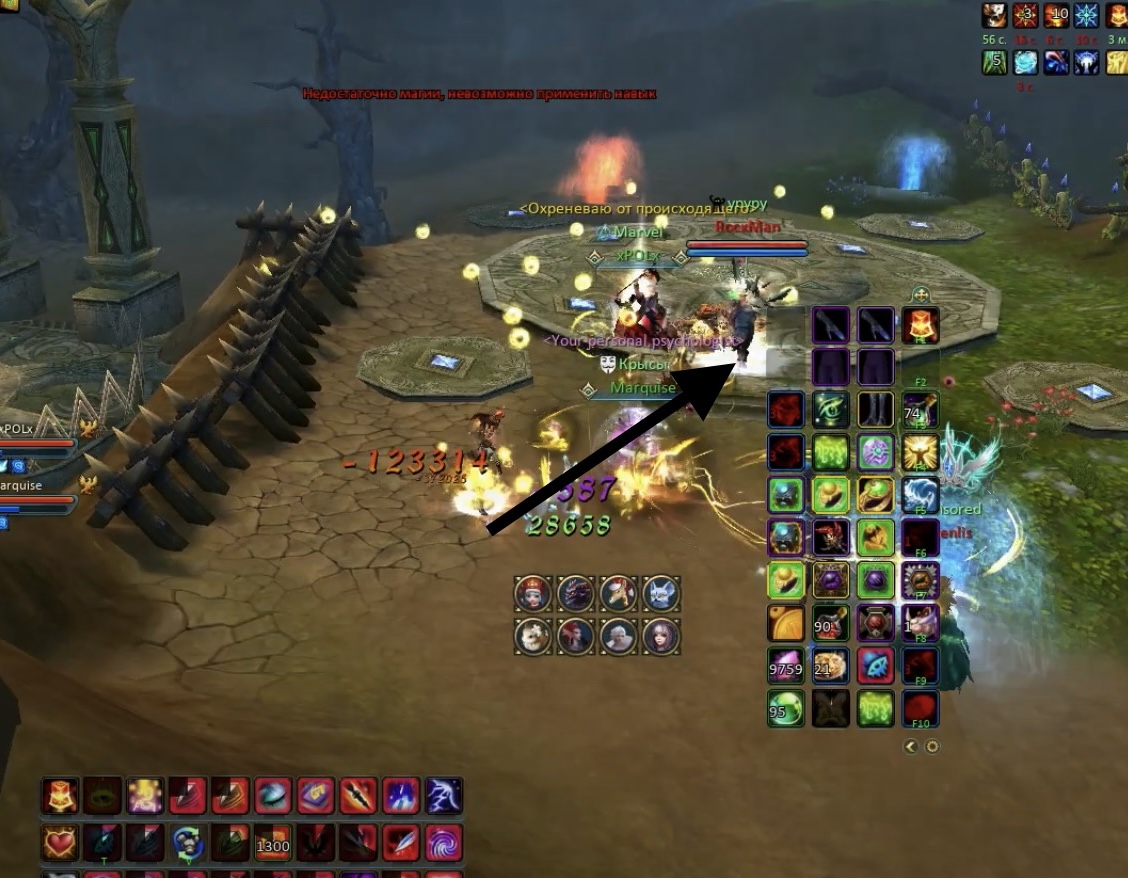Screen dimensions: 1128x878
Task: Use the flask with count 90
Action: (x=831, y=623)
